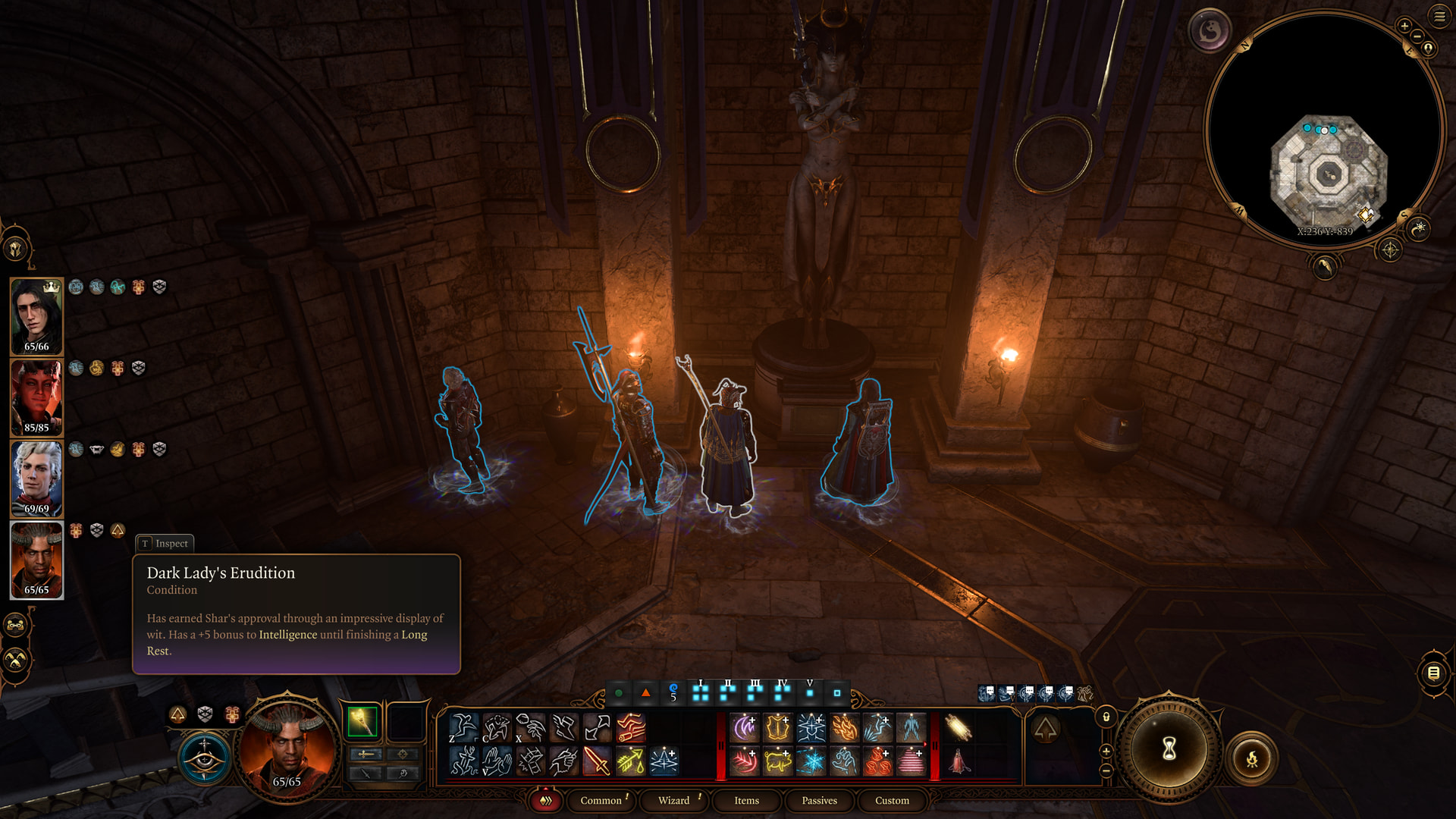Click the Inspect button on tooltip

[165, 543]
